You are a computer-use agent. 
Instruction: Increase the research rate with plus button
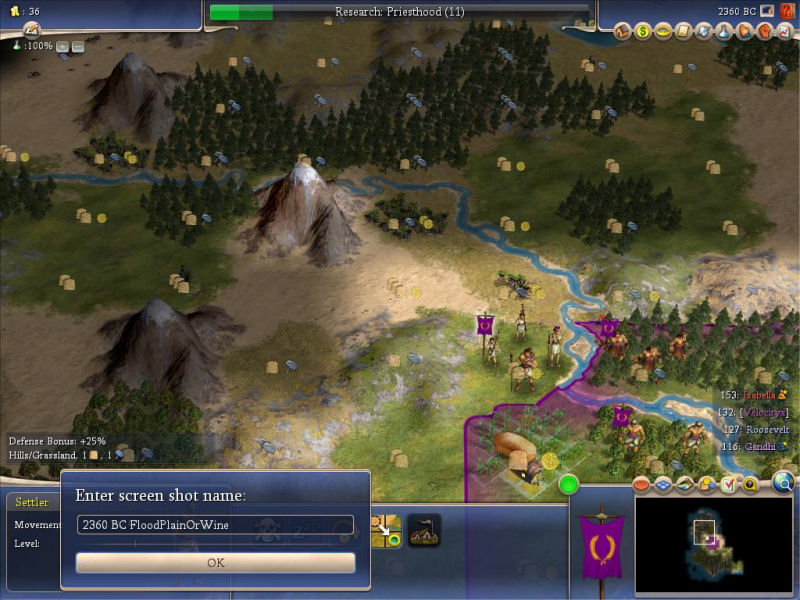[x=62, y=46]
